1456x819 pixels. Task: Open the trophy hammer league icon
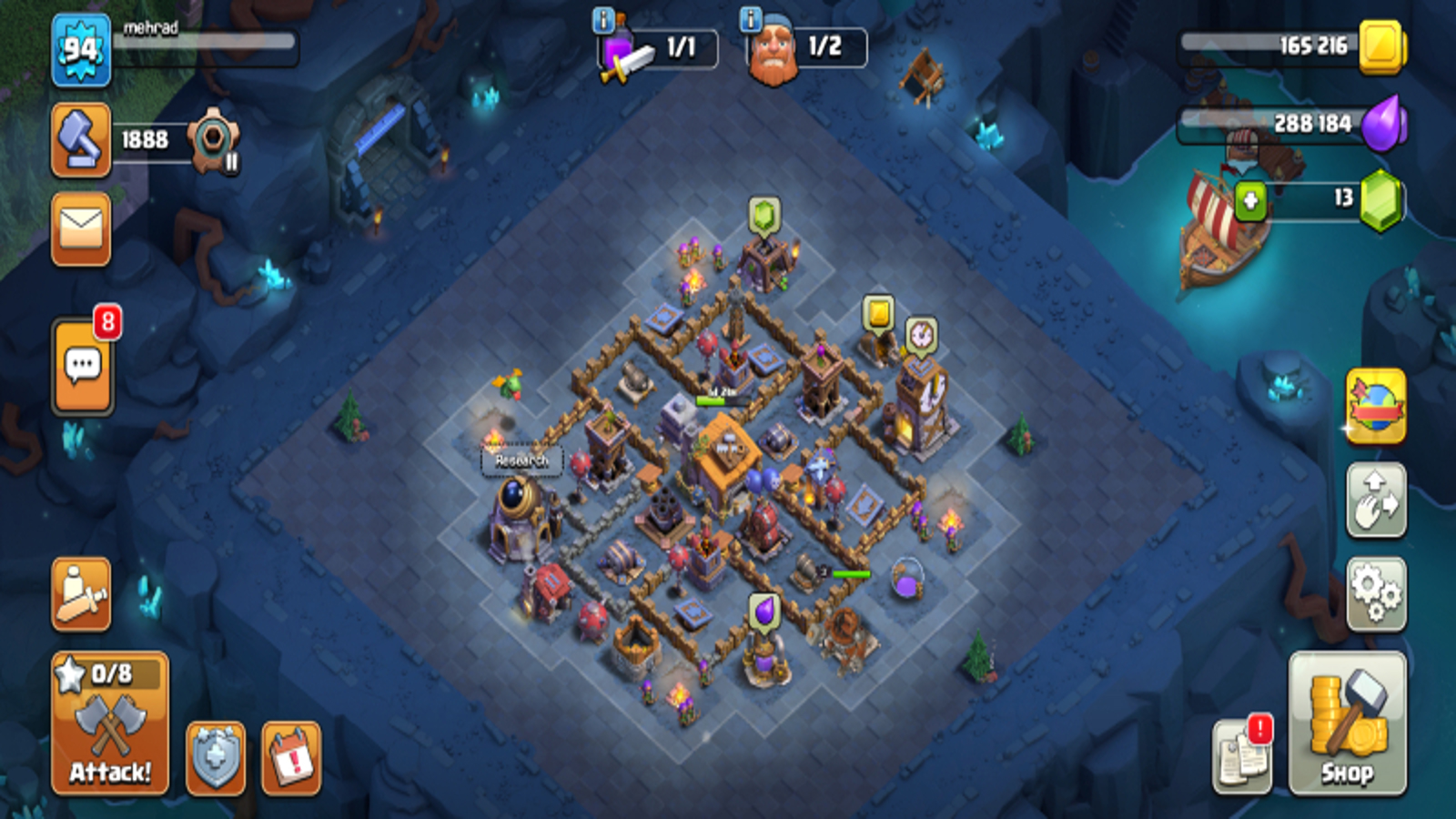[81, 139]
